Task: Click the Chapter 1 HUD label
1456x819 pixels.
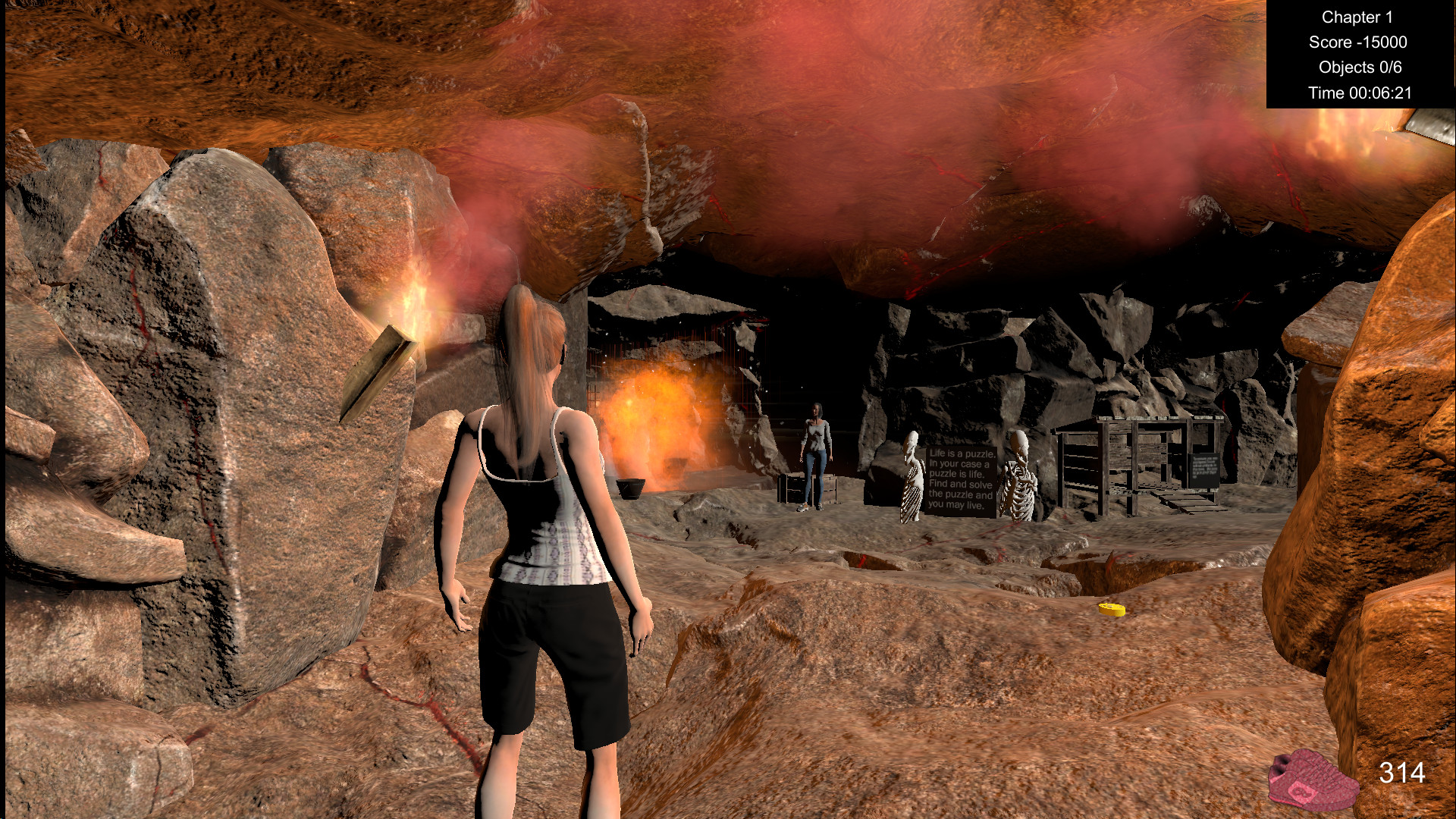Action: coord(1357,17)
